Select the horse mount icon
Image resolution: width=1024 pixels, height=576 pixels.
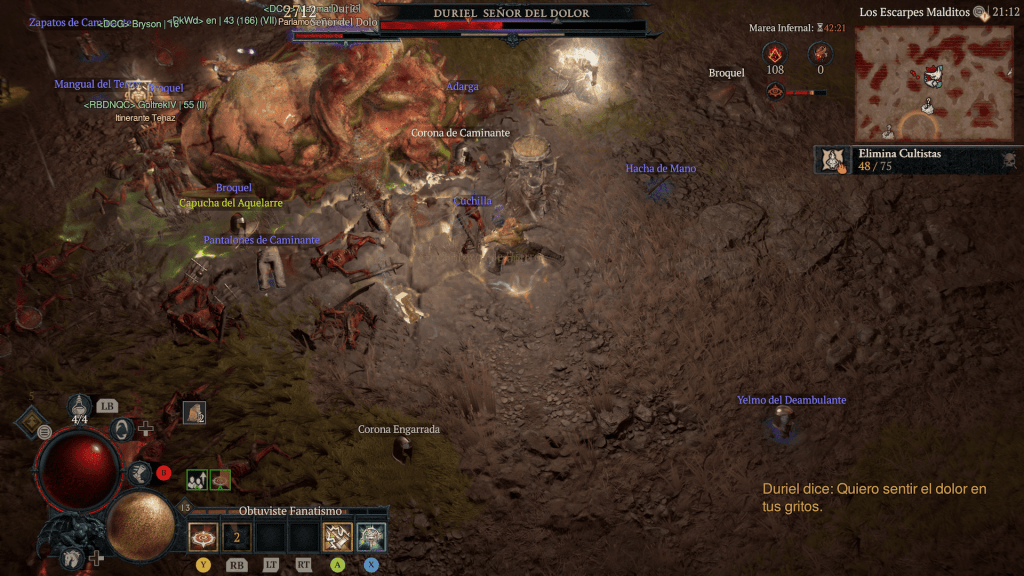tap(71, 557)
